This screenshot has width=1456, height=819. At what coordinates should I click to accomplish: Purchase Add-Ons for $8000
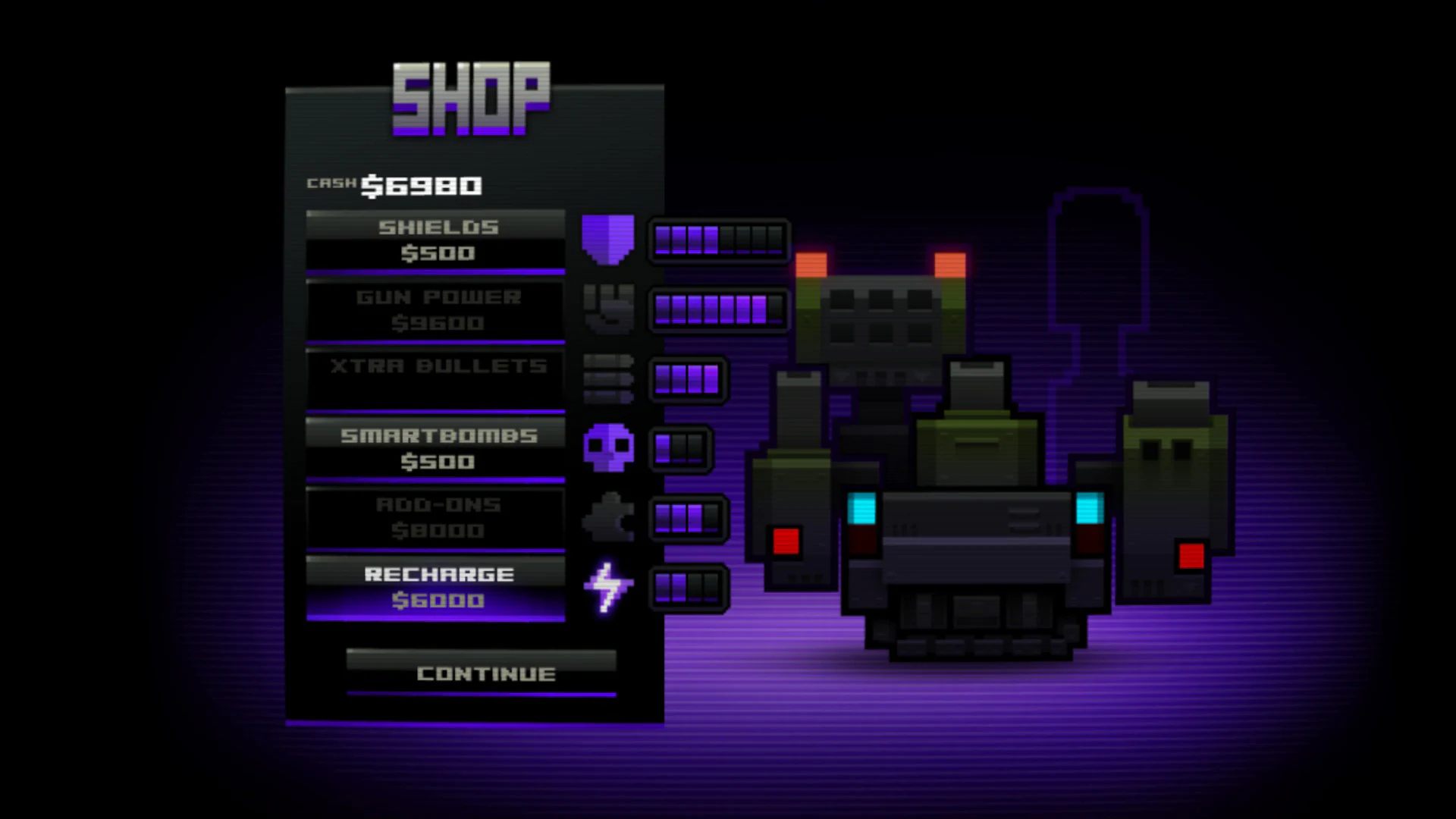[434, 517]
